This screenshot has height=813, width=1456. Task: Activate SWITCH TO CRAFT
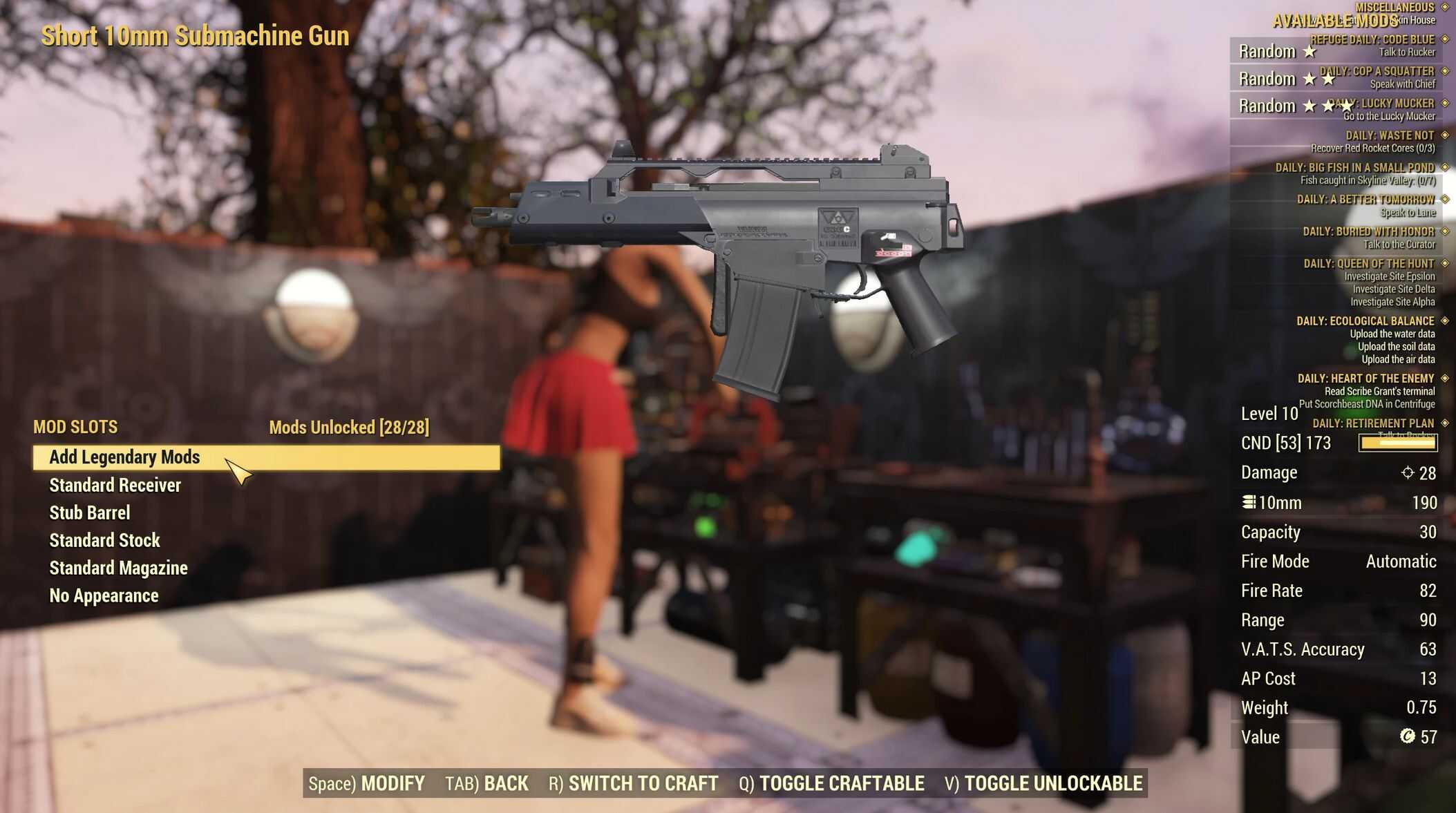[634, 783]
